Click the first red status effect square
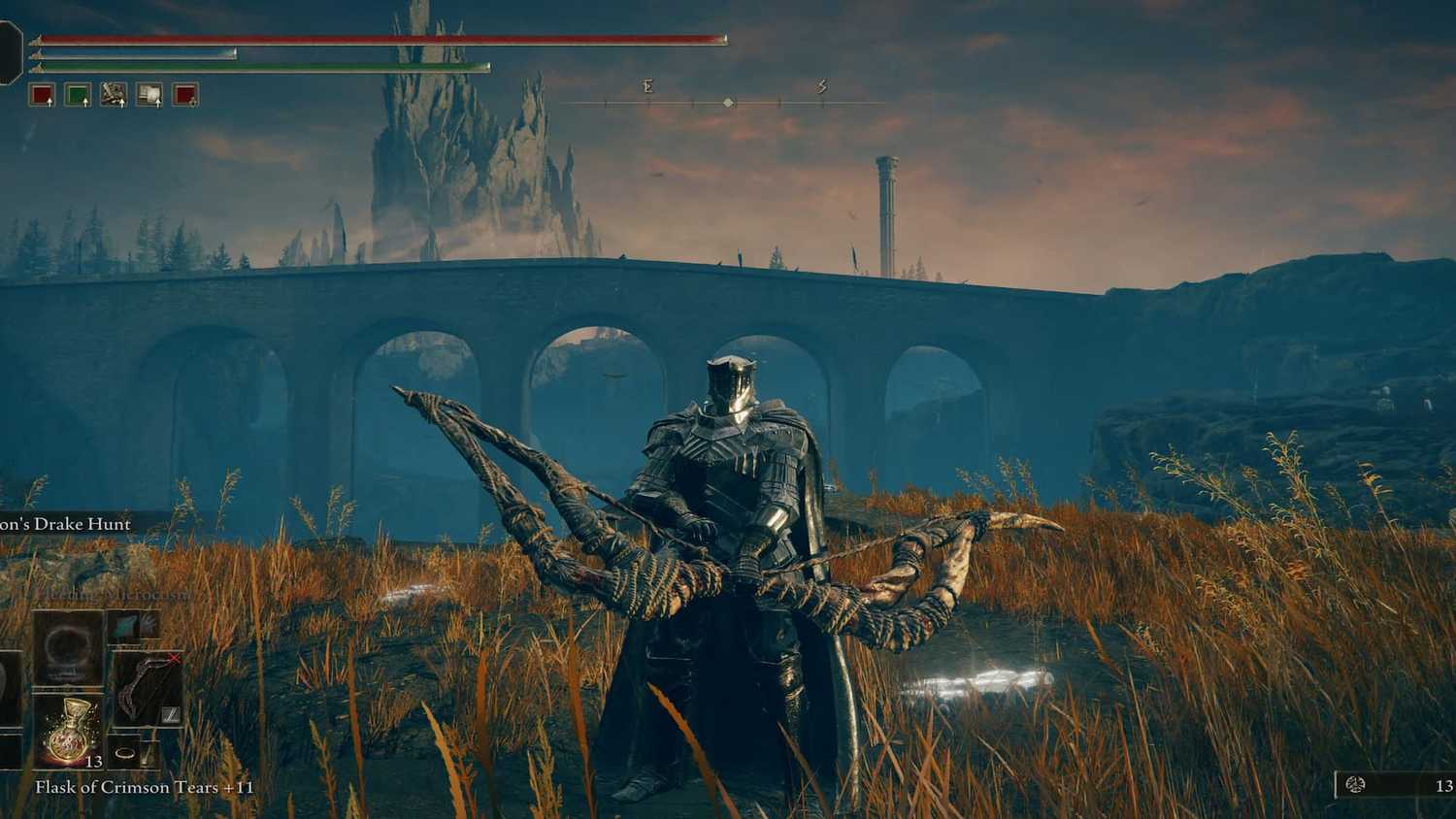Screen dimensions: 1456x819 43,92
